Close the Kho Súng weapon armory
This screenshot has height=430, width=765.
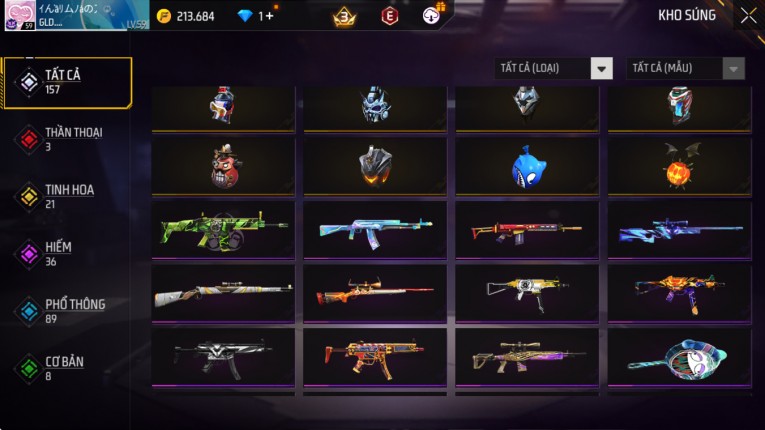[748, 15]
